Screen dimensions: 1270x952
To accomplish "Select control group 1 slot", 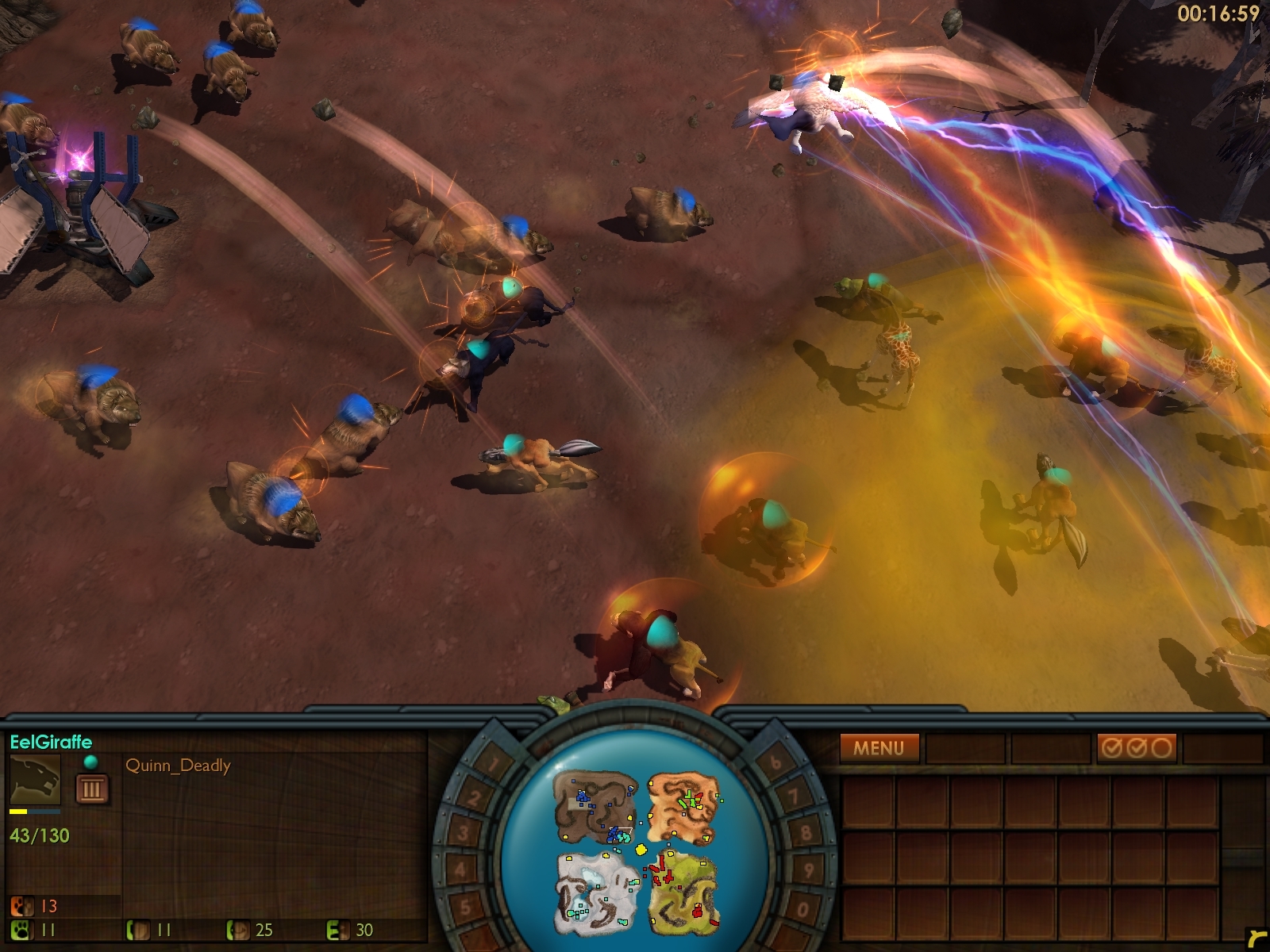I will (x=494, y=765).
